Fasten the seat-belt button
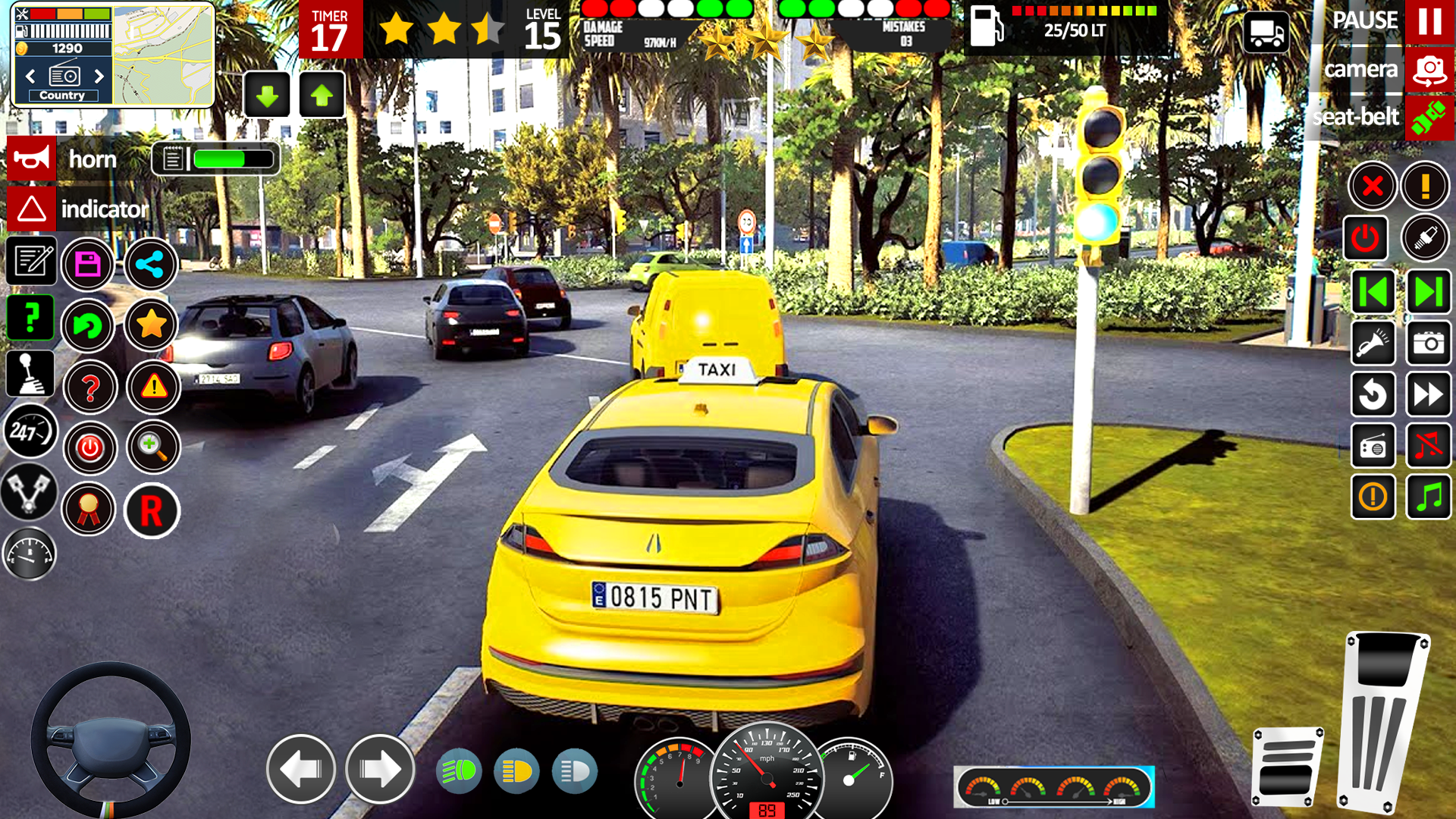The height and width of the screenshot is (819, 1456). point(1429,118)
